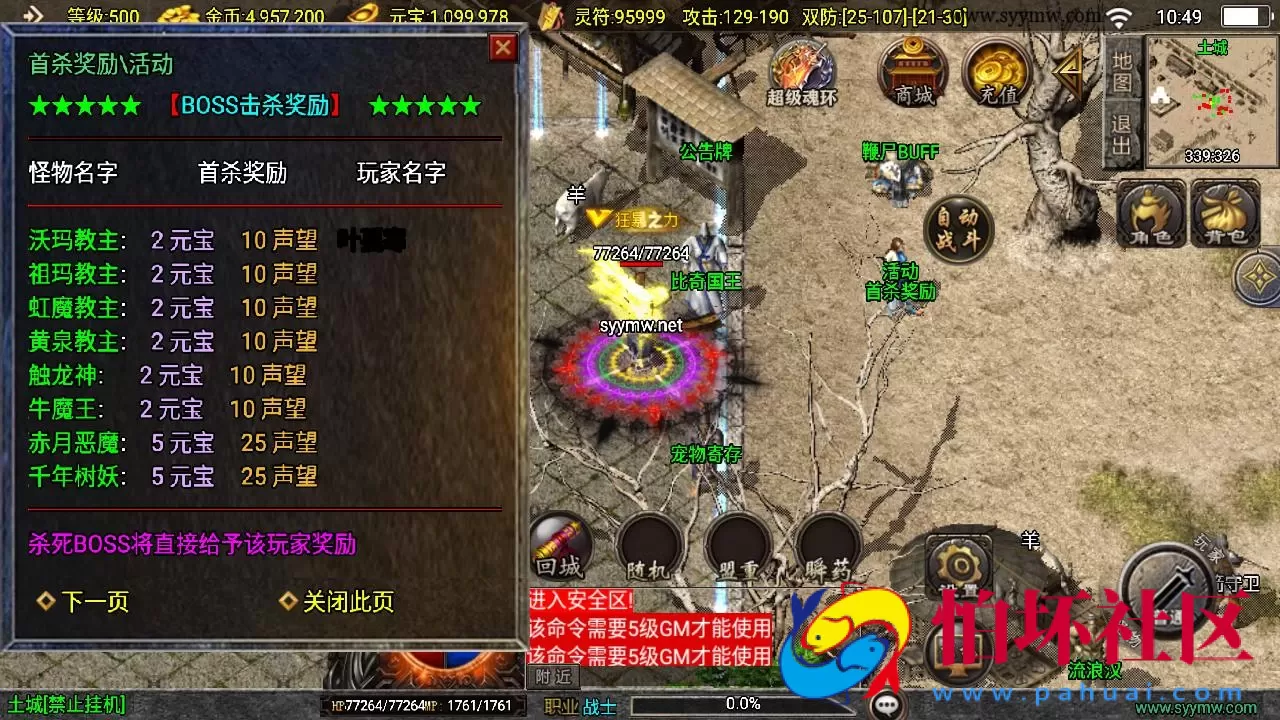Open the 充值 recharge icon

[997, 70]
